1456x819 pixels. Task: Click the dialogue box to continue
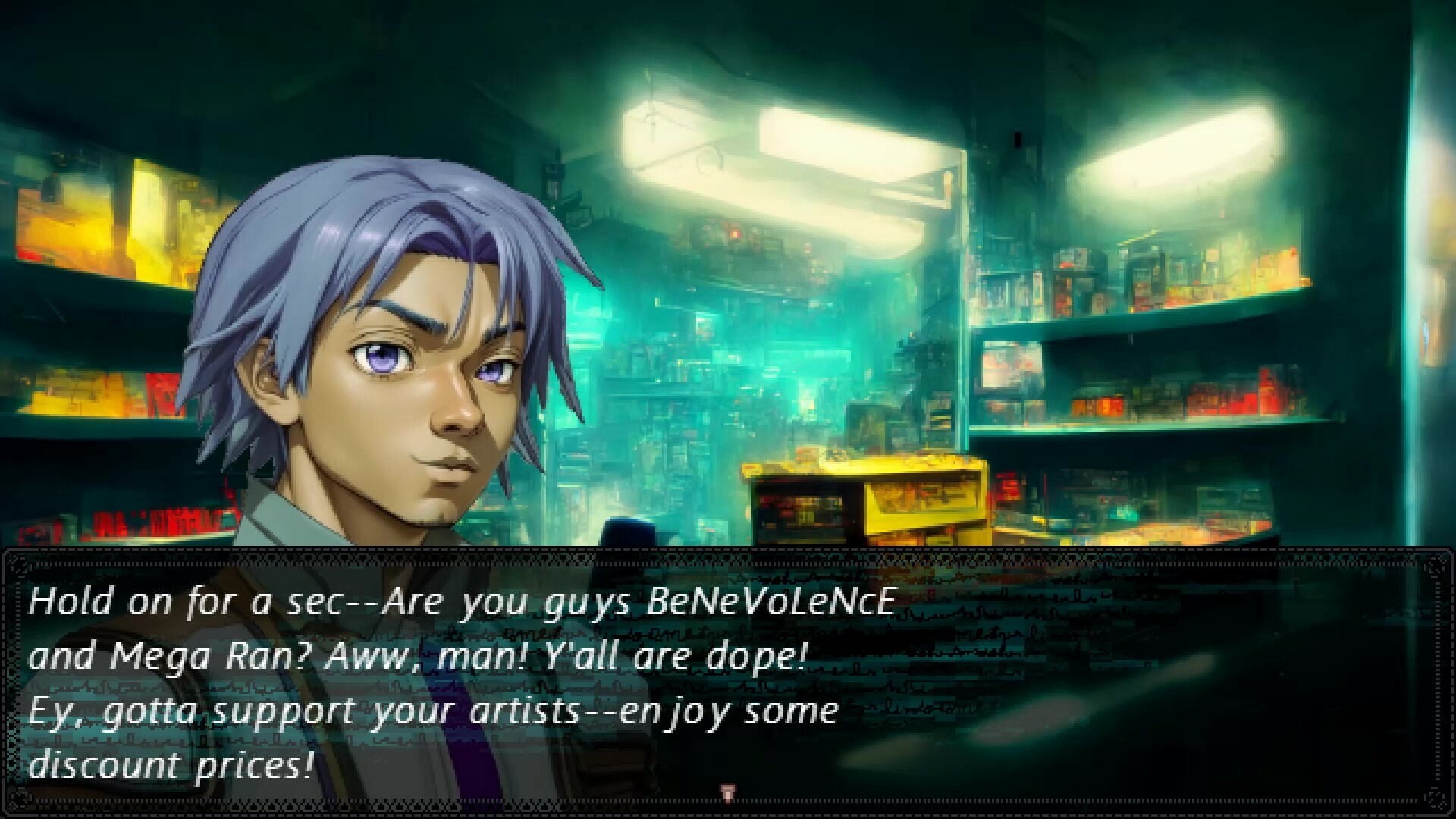pos(728,682)
